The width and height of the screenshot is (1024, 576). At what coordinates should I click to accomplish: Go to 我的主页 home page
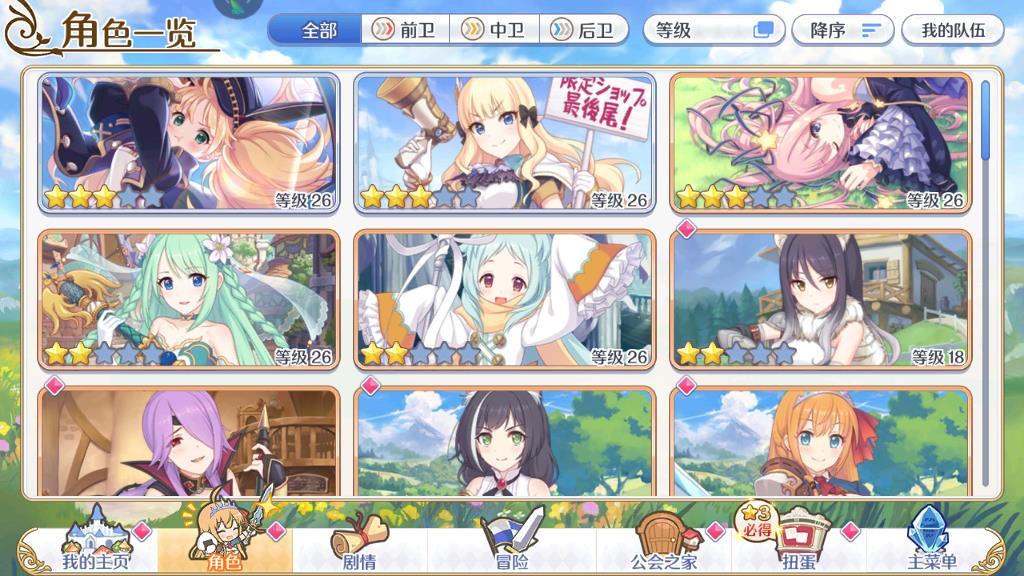tap(92, 544)
